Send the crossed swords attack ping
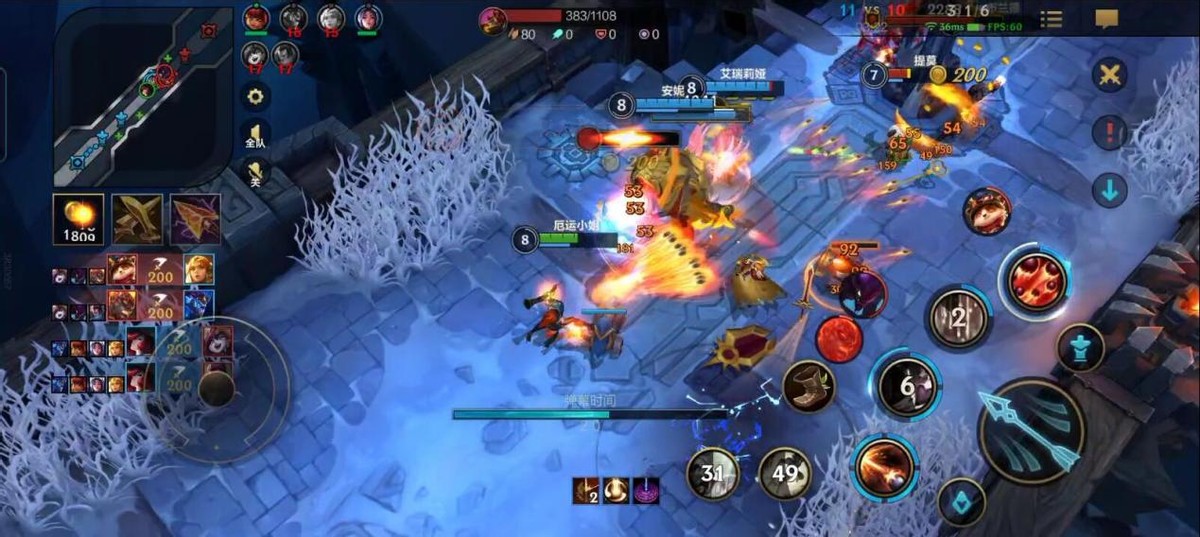The height and width of the screenshot is (537, 1200). click(1109, 75)
